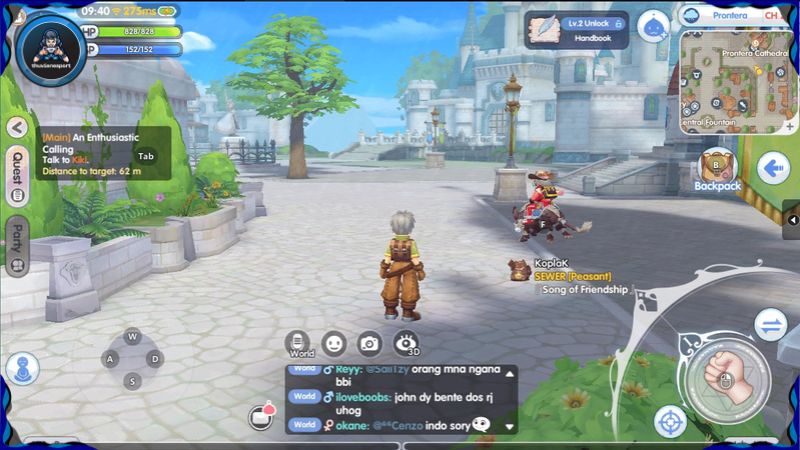Screen dimensions: 800x450
Task: Tap the crosshair target lock button
Action: click(670, 421)
